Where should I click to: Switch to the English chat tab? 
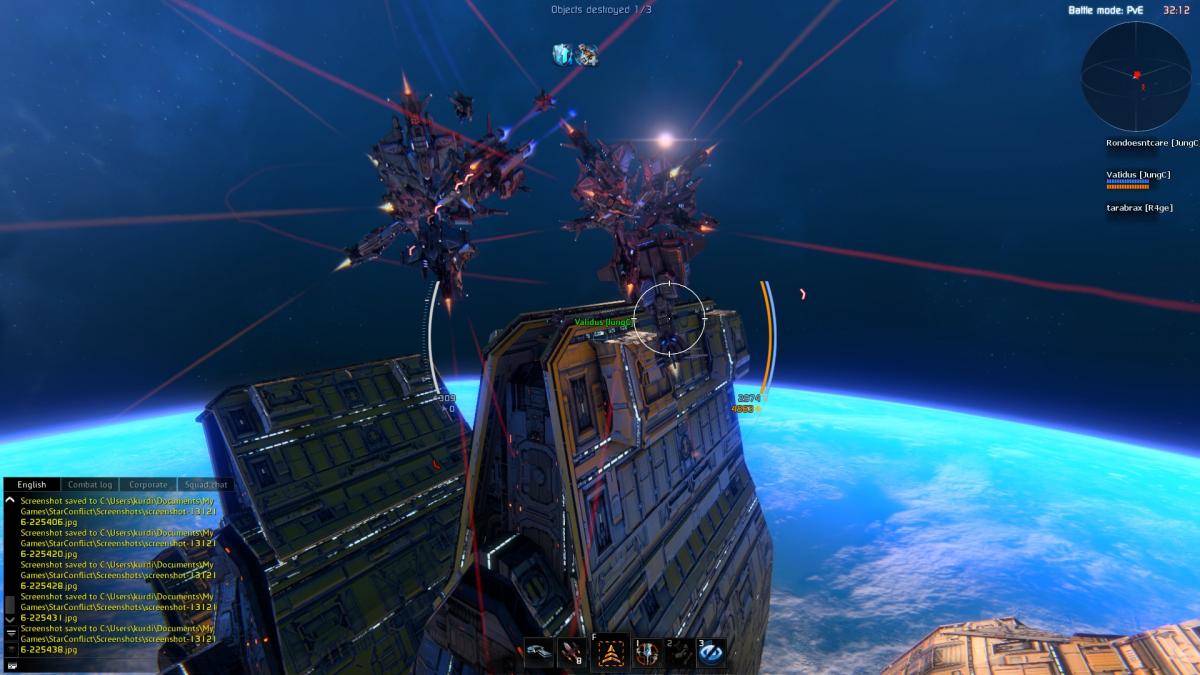(31, 485)
